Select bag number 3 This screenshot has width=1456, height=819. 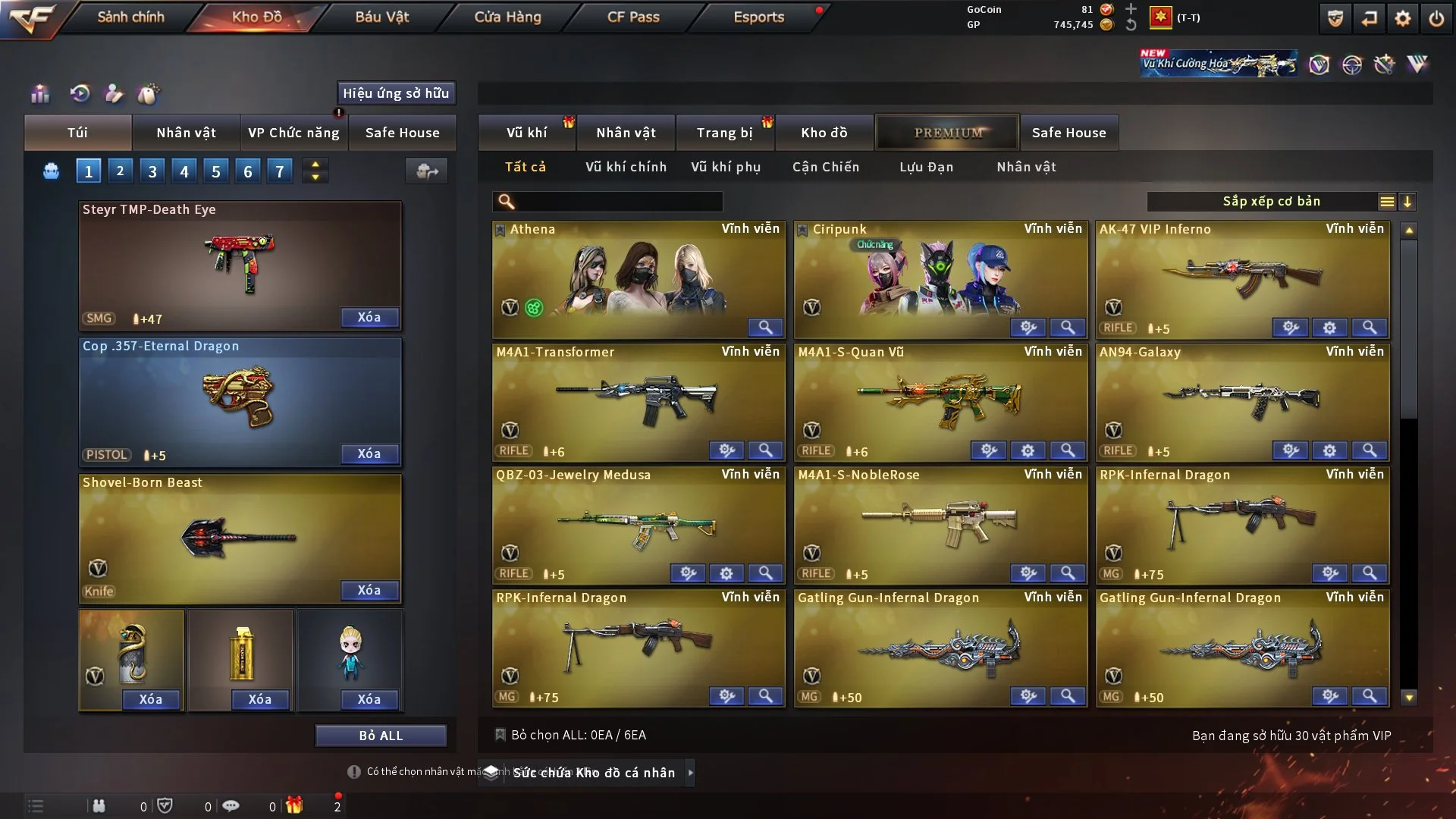[x=152, y=171]
